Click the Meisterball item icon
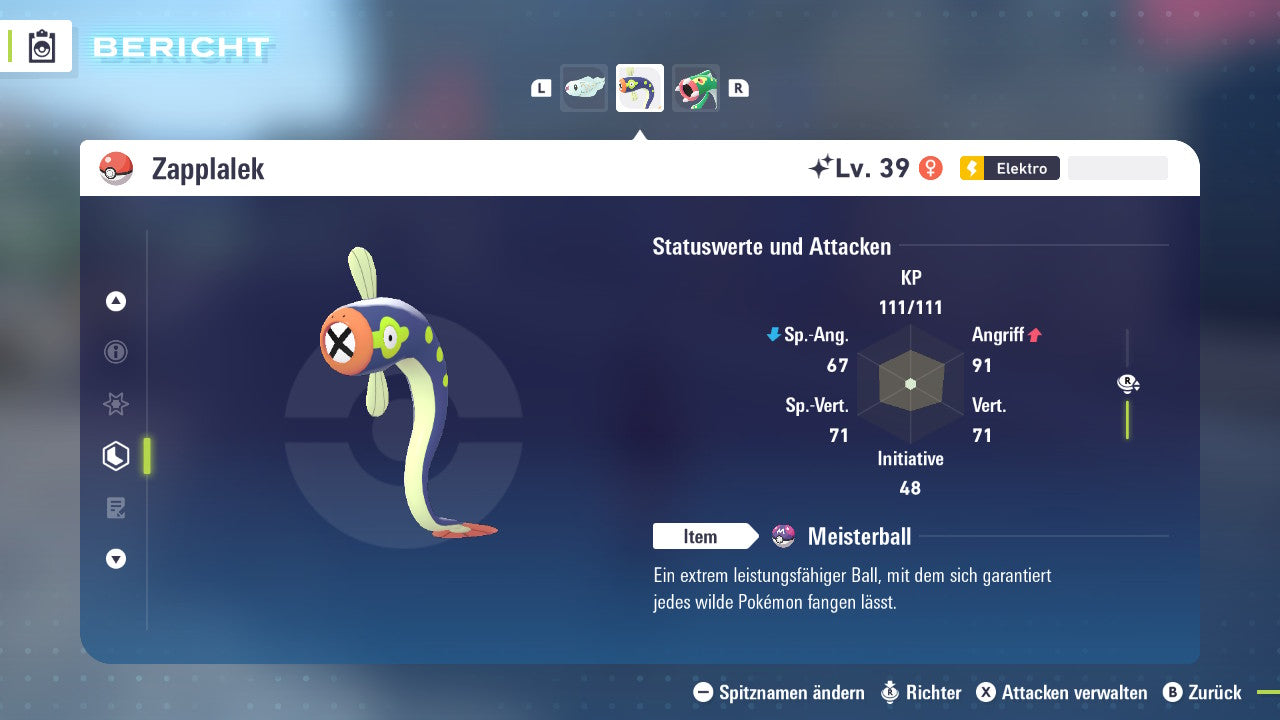Screen dimensions: 1280x720 783,537
